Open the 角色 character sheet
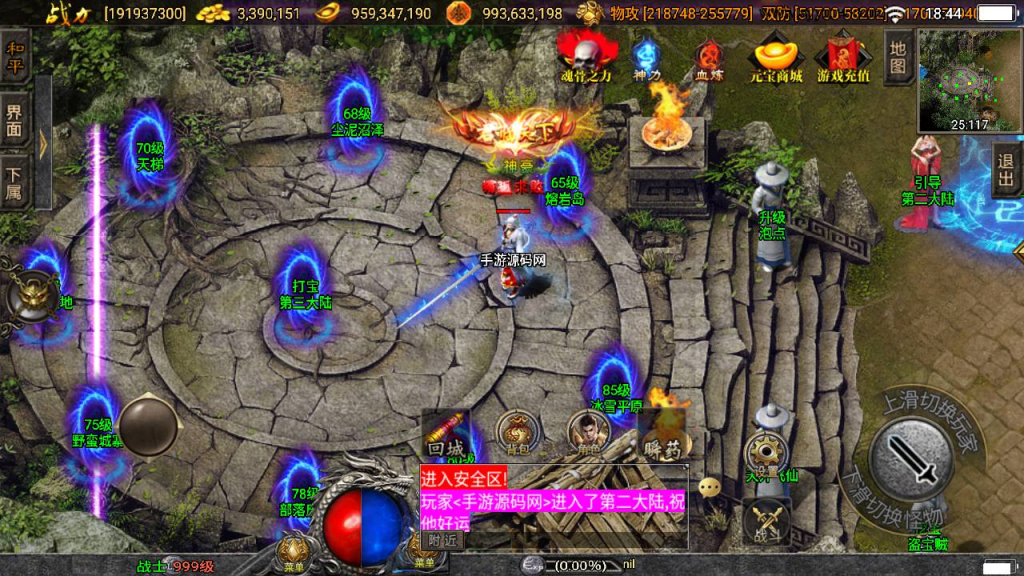This screenshot has width=1024, height=576. pos(589,431)
